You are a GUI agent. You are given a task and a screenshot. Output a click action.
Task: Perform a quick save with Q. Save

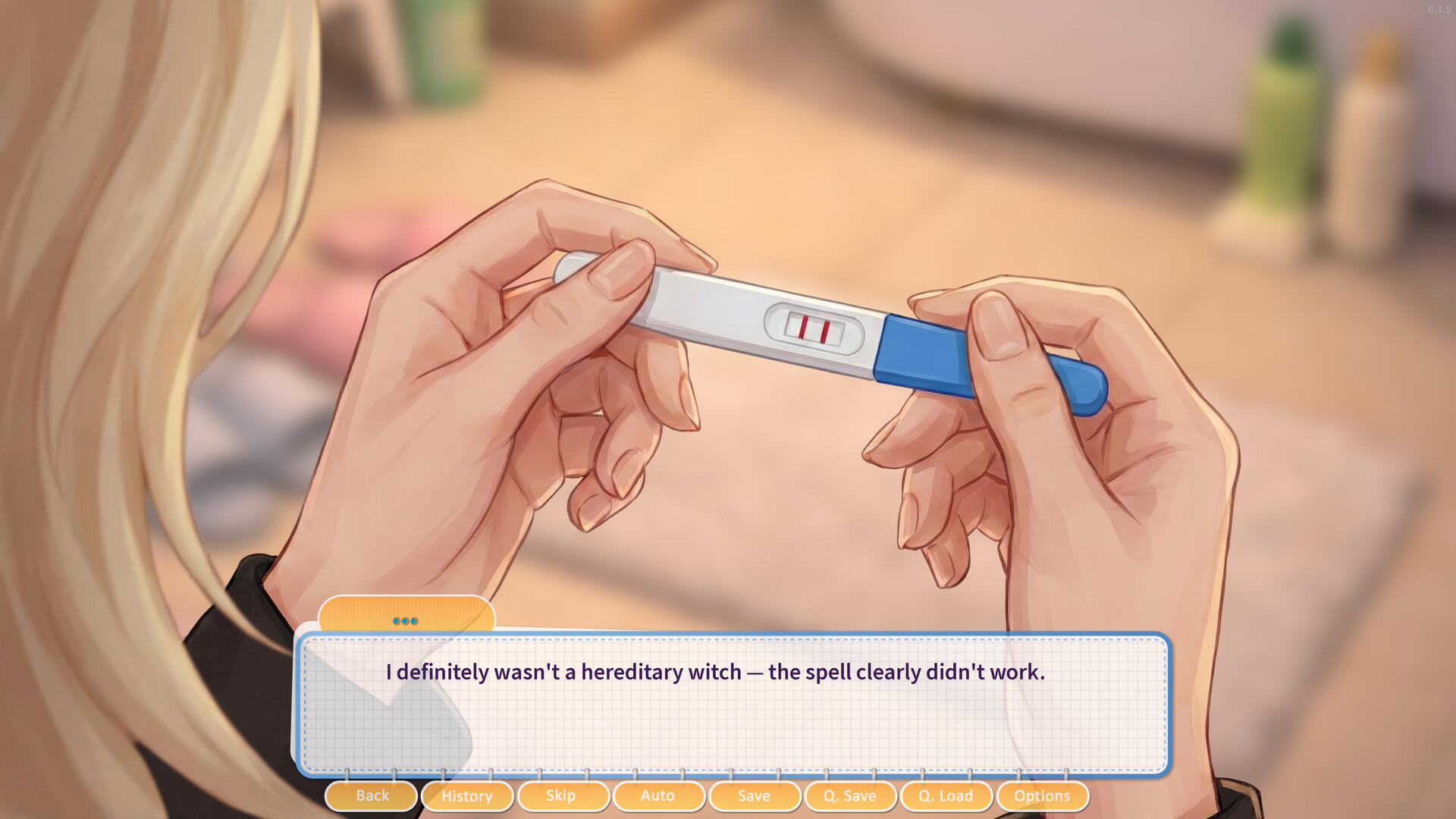850,795
